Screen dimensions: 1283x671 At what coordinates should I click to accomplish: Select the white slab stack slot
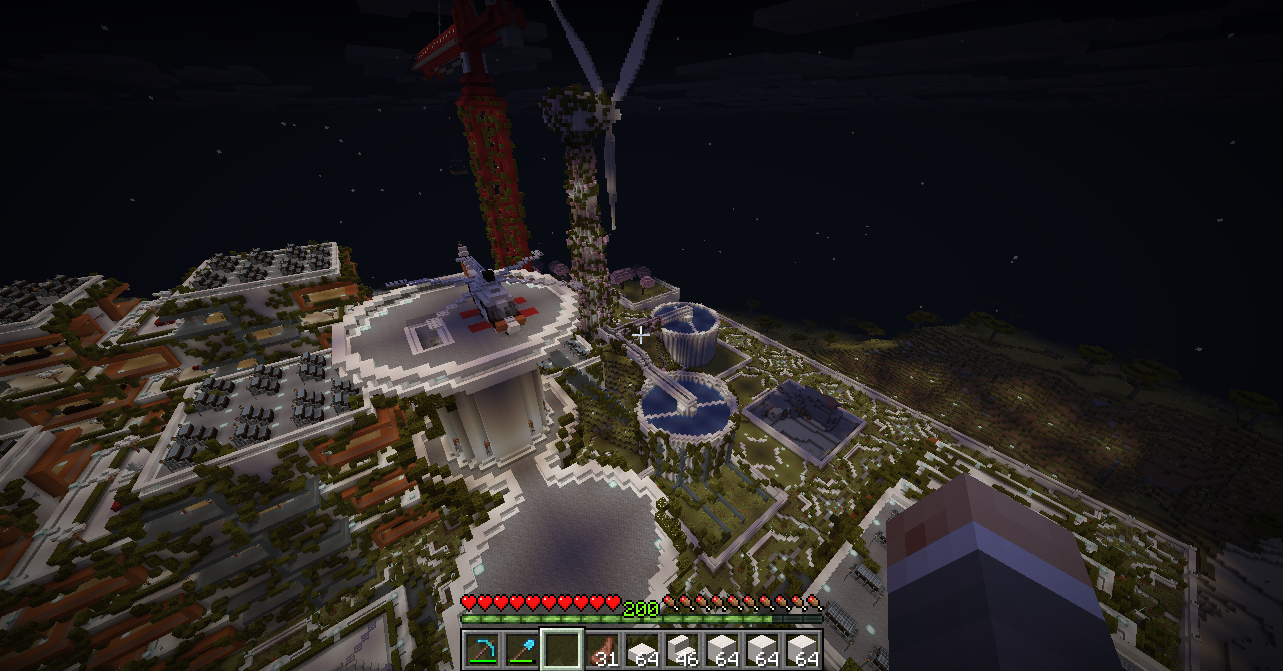click(x=641, y=650)
